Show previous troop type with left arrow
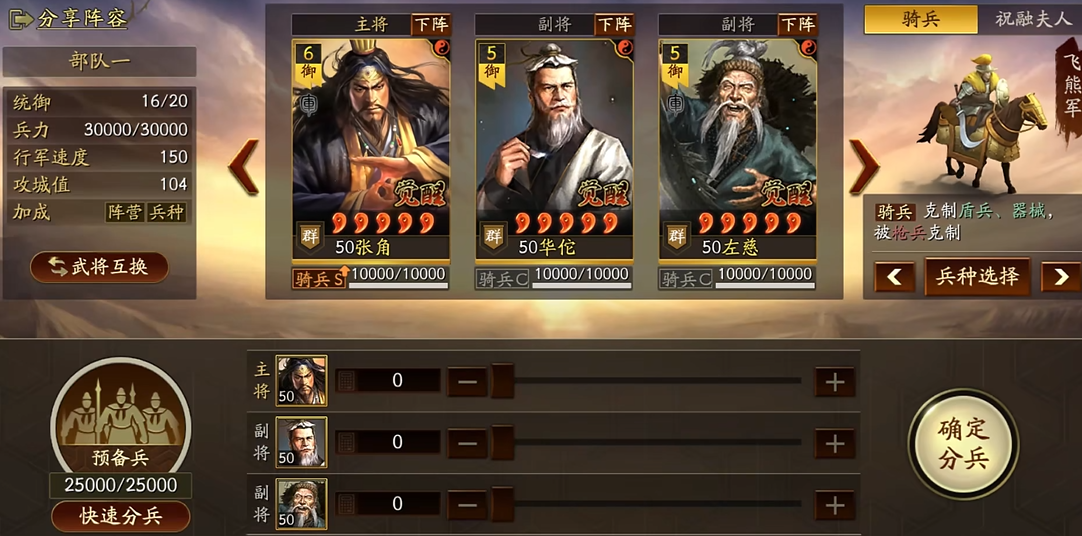Image resolution: width=1082 pixels, height=536 pixels. pyautogui.click(x=894, y=276)
